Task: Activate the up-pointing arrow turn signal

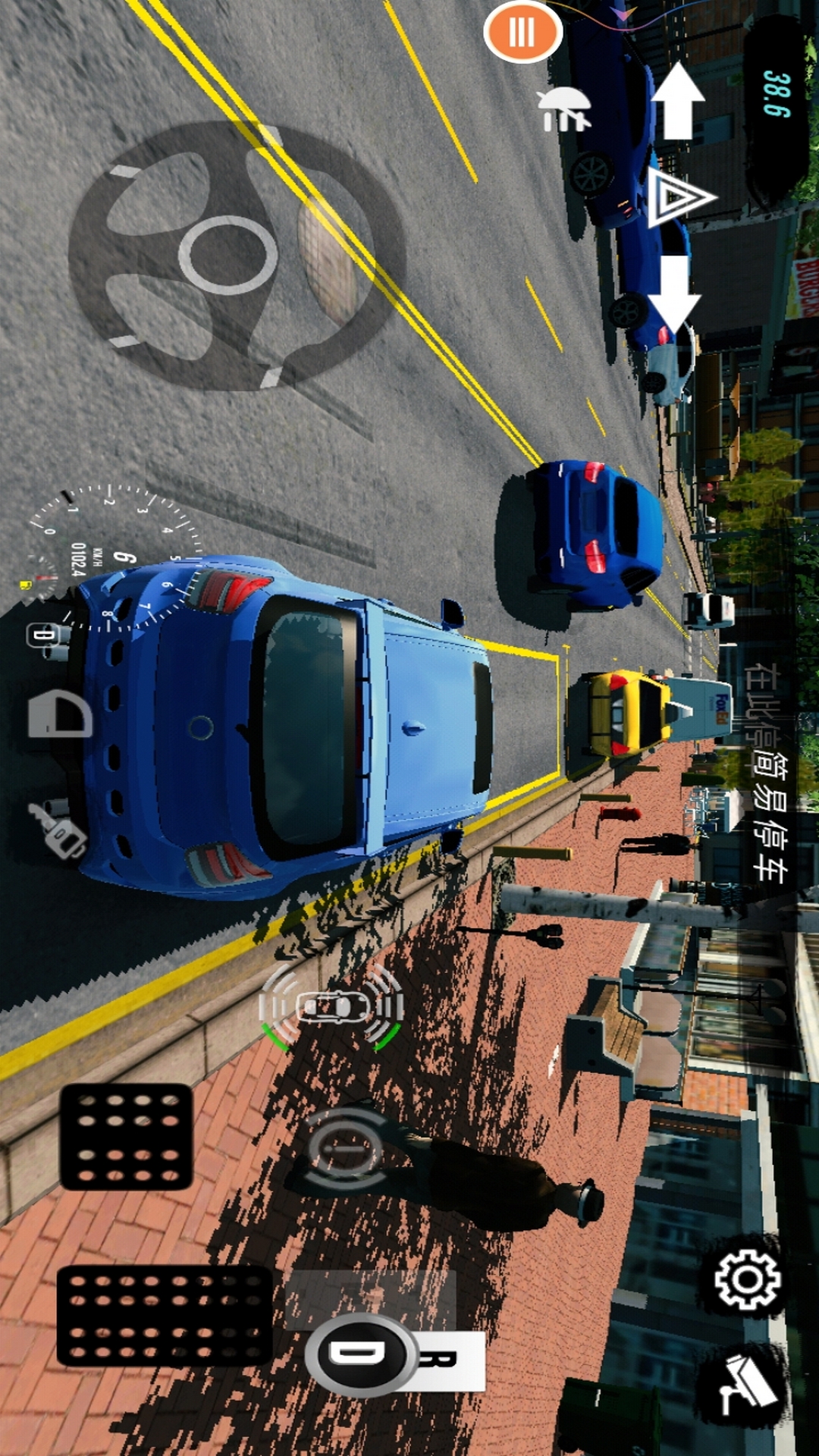Action: [x=677, y=101]
